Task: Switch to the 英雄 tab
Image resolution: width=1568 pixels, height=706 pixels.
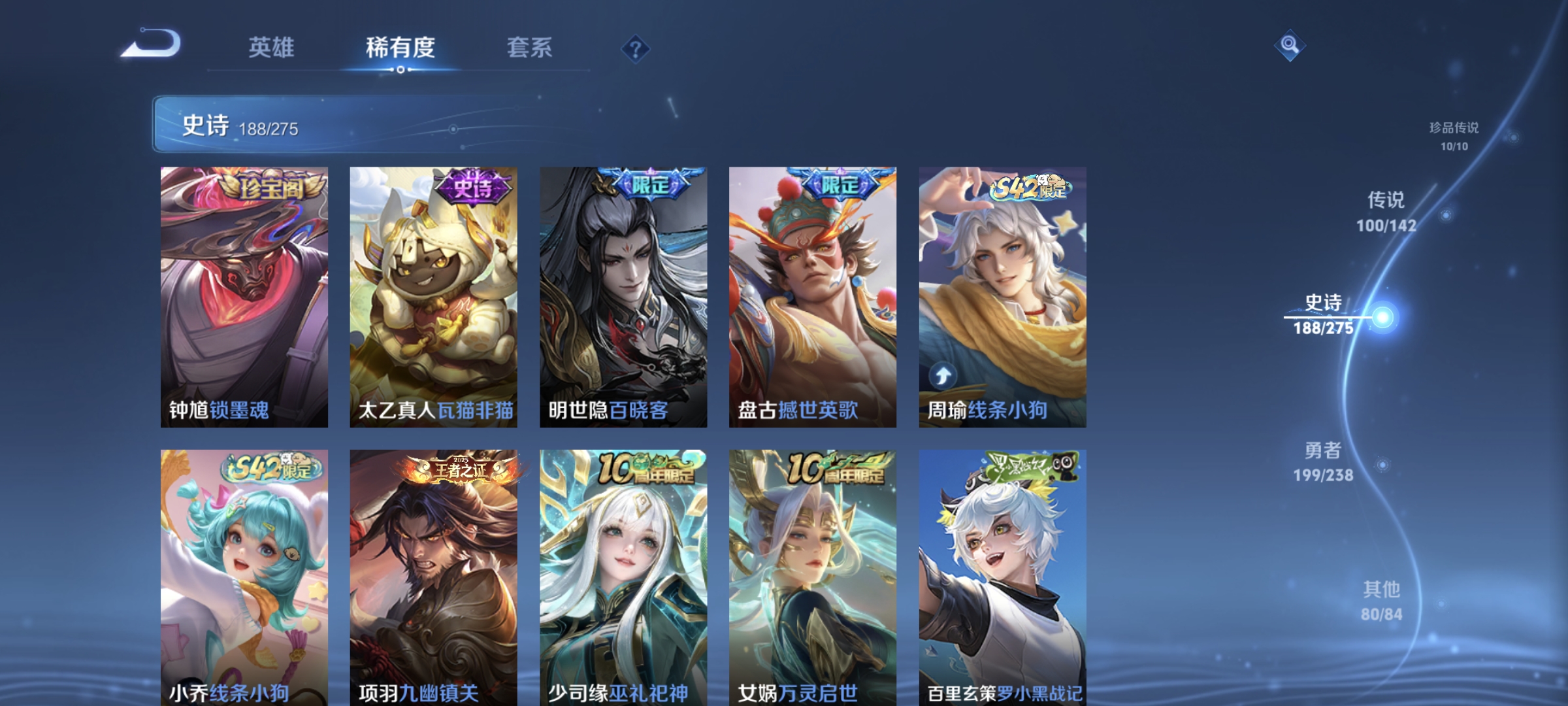Action: (271, 48)
